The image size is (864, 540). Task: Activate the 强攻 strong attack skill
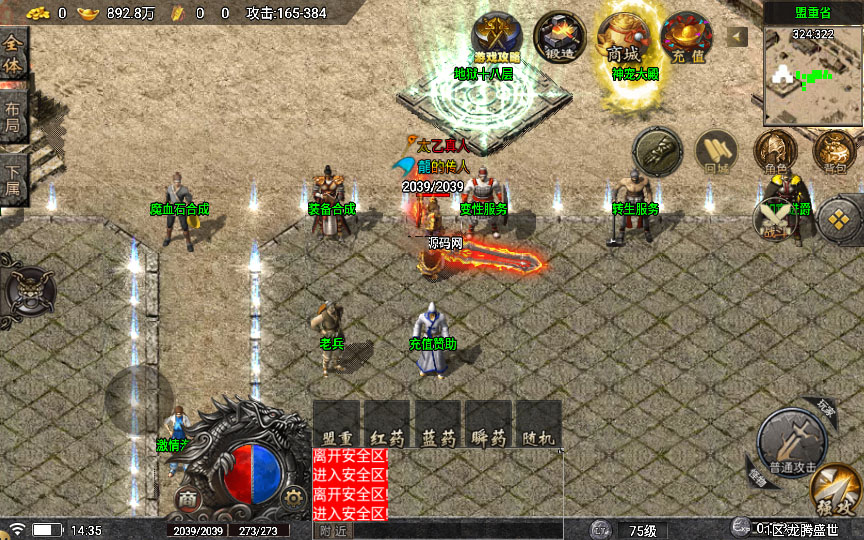click(x=836, y=492)
